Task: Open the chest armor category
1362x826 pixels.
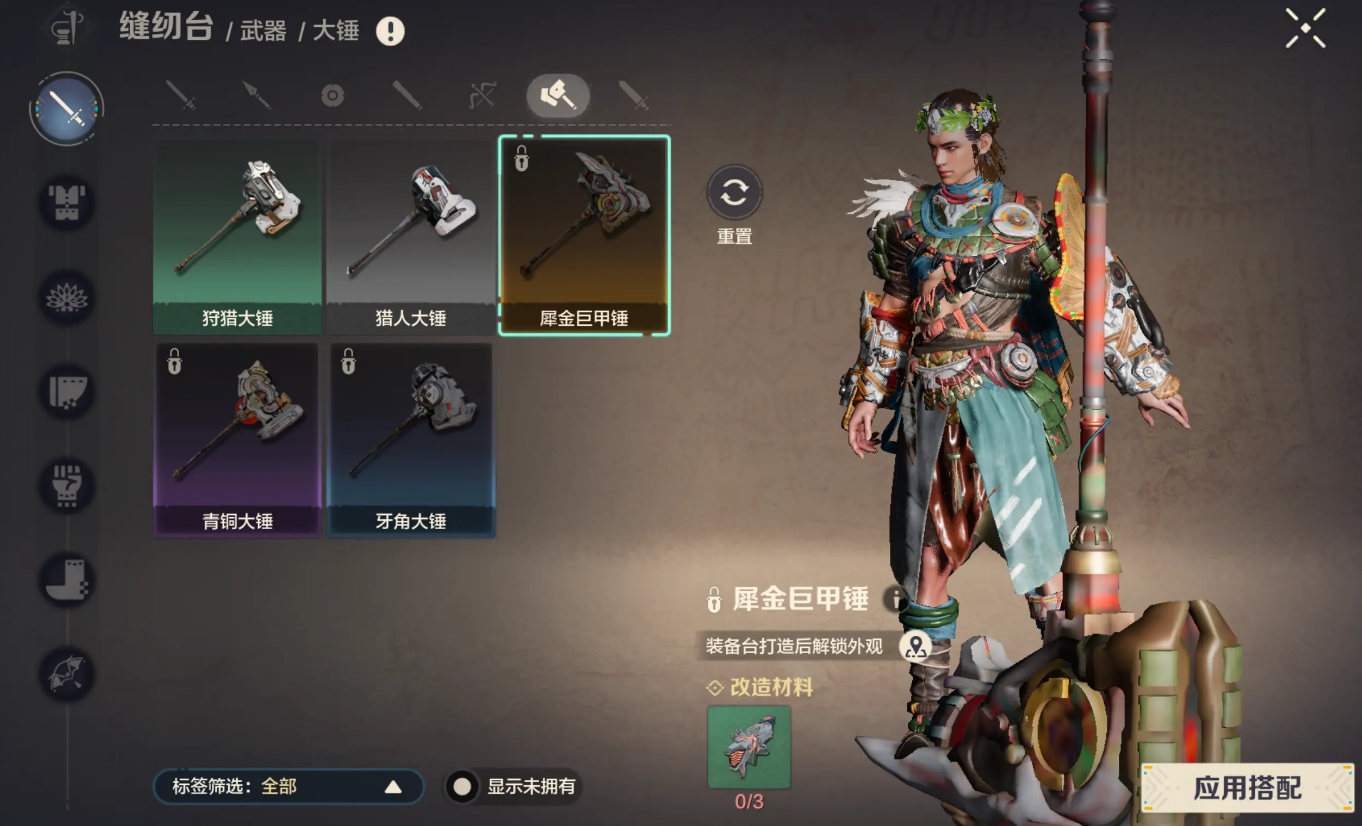Action: click(x=67, y=202)
